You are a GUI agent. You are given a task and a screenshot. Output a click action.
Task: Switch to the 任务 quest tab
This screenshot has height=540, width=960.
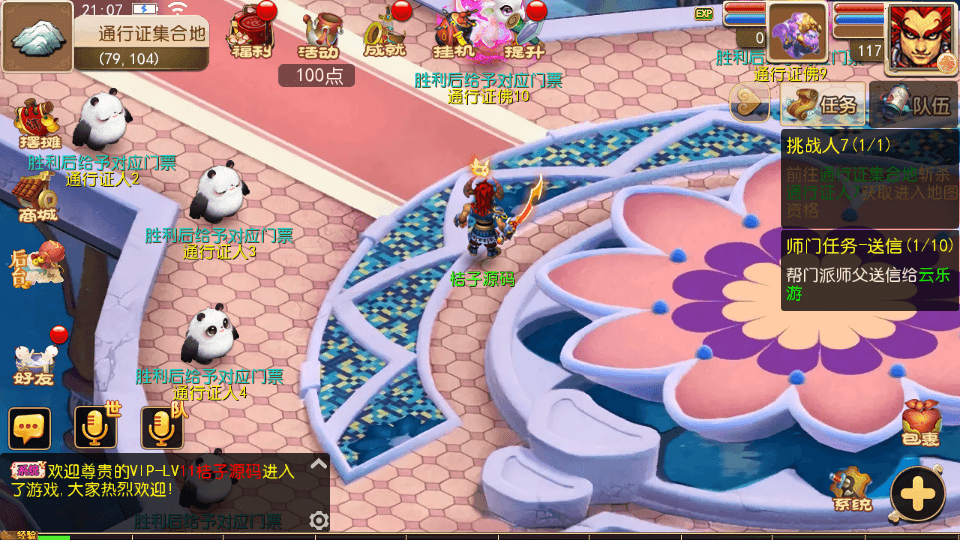[x=822, y=104]
